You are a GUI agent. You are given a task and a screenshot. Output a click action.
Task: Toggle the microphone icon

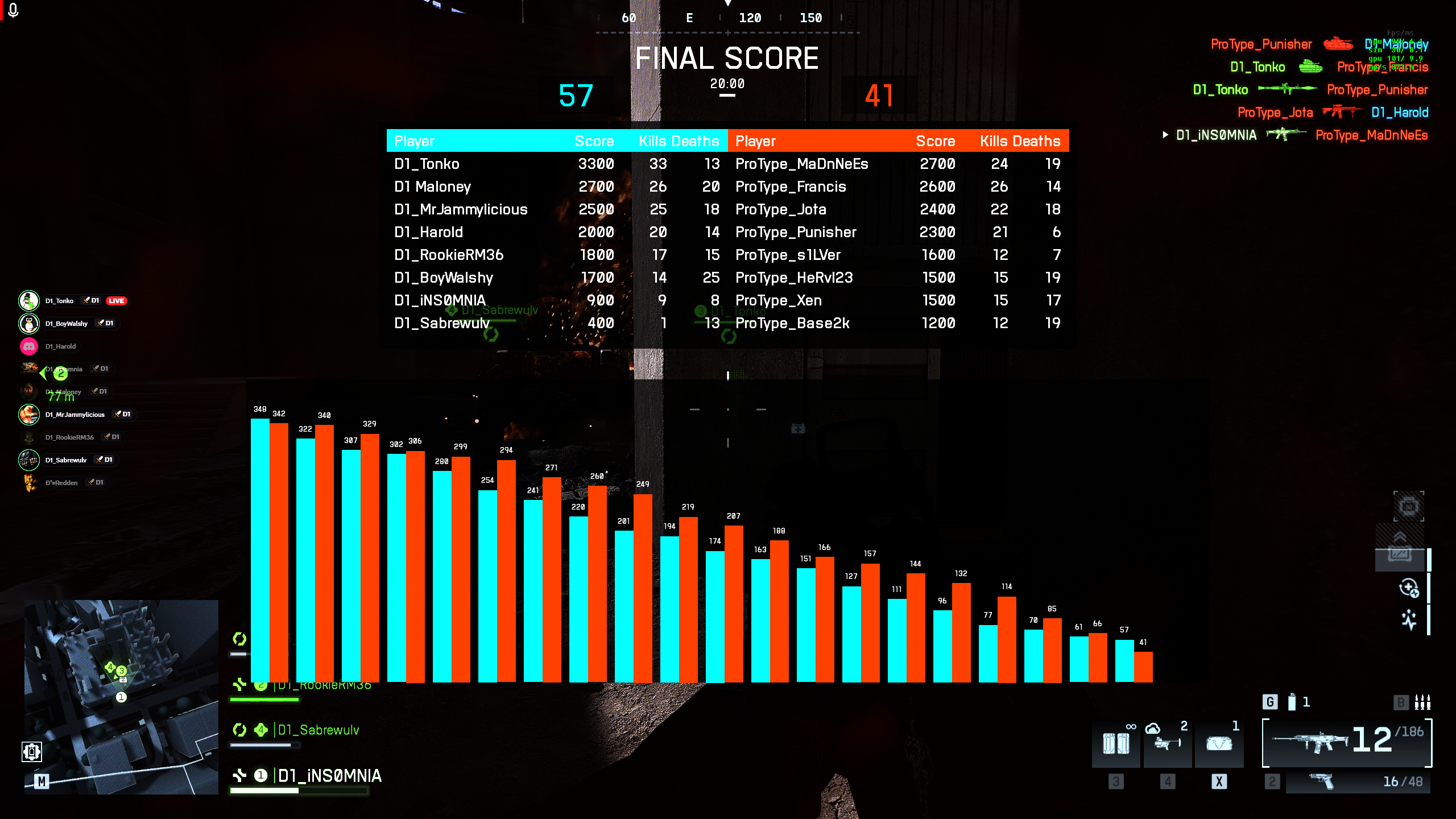click(x=14, y=10)
